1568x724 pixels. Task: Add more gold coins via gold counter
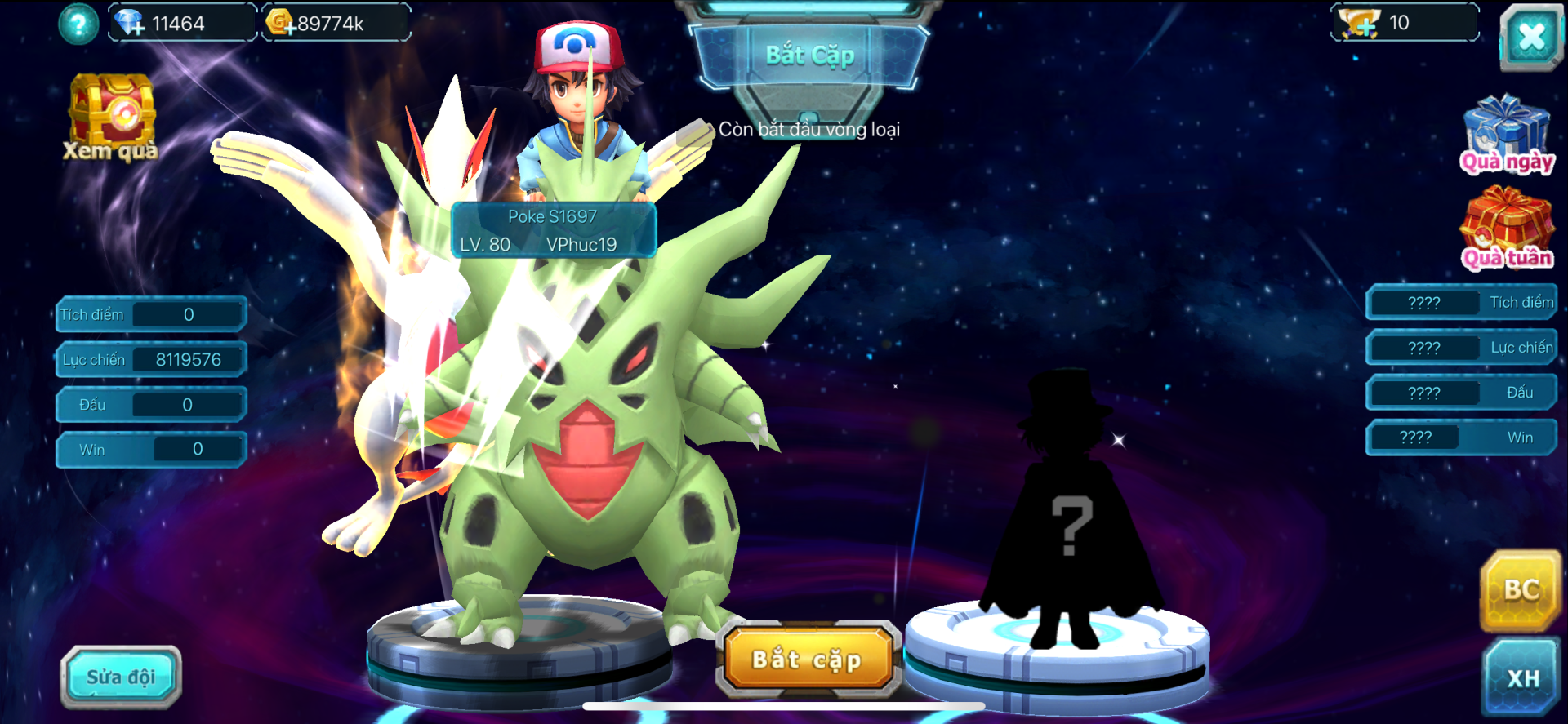[x=281, y=23]
